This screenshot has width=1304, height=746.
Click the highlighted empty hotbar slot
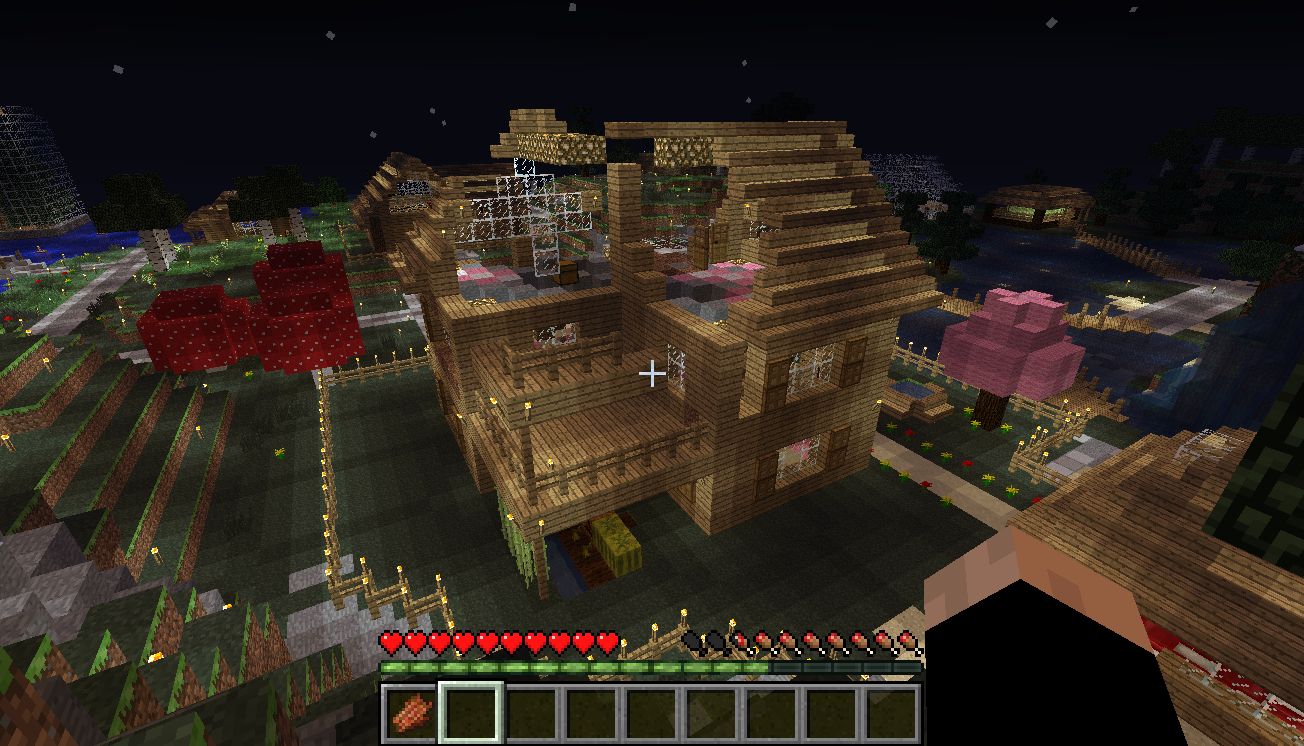pyautogui.click(x=470, y=714)
